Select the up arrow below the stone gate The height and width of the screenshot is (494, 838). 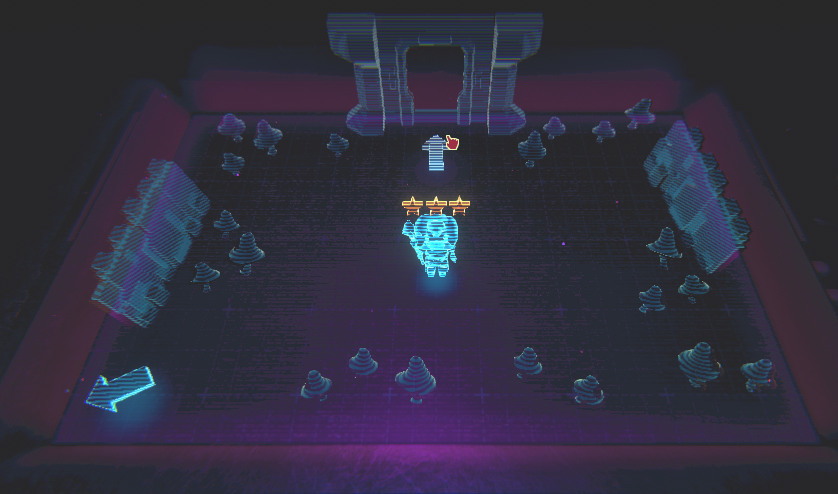click(x=434, y=153)
